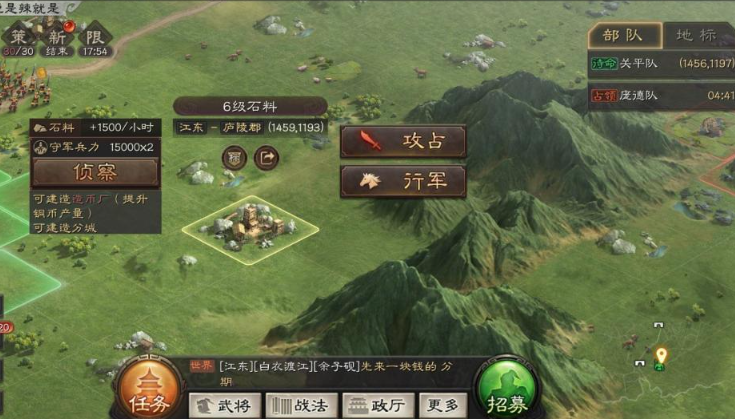Open the 限 limited-time event icon
The image size is (735, 419).
tap(96, 38)
